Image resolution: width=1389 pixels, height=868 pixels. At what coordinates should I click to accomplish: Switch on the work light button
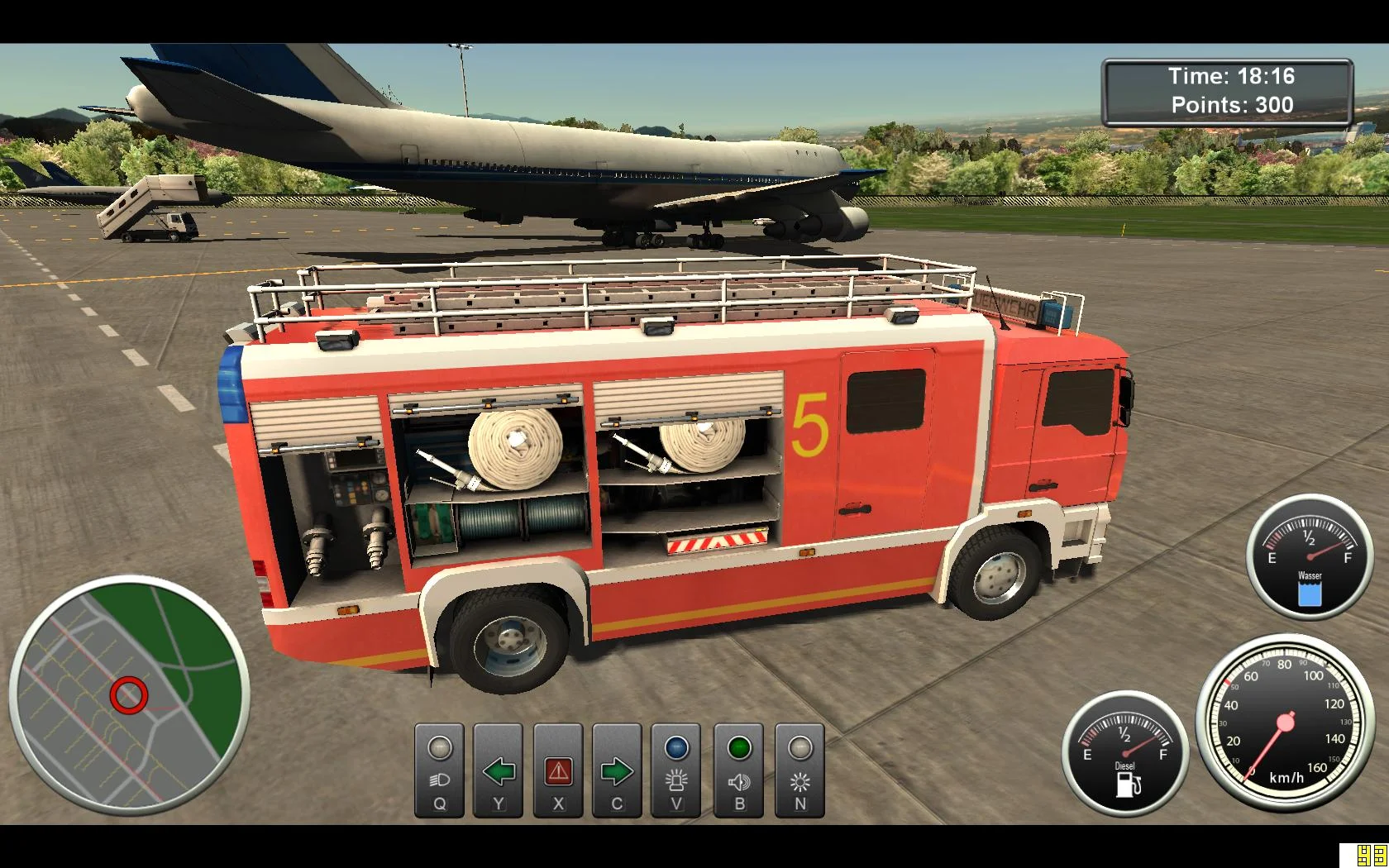(x=800, y=770)
